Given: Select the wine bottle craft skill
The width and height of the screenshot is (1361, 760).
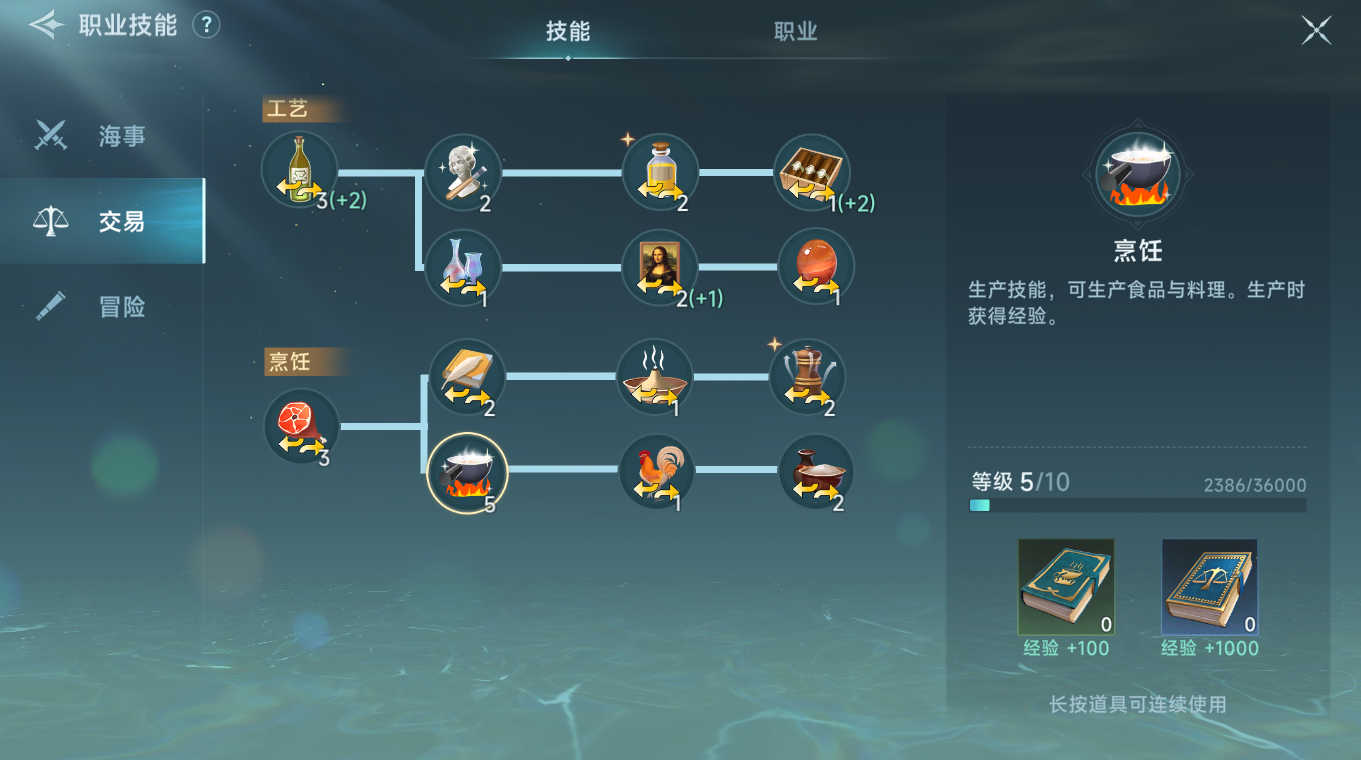Looking at the screenshot, I should tap(298, 169).
